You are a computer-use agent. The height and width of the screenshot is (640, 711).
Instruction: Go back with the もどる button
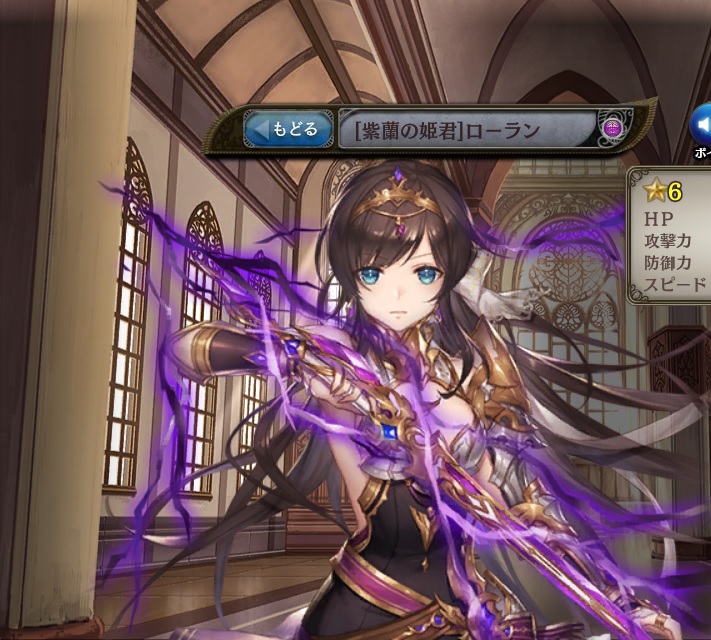tap(288, 129)
